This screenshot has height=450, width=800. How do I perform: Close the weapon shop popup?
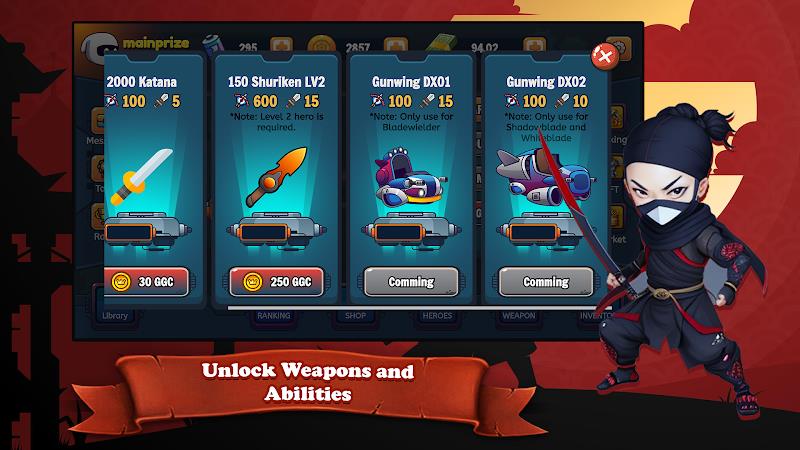603,56
